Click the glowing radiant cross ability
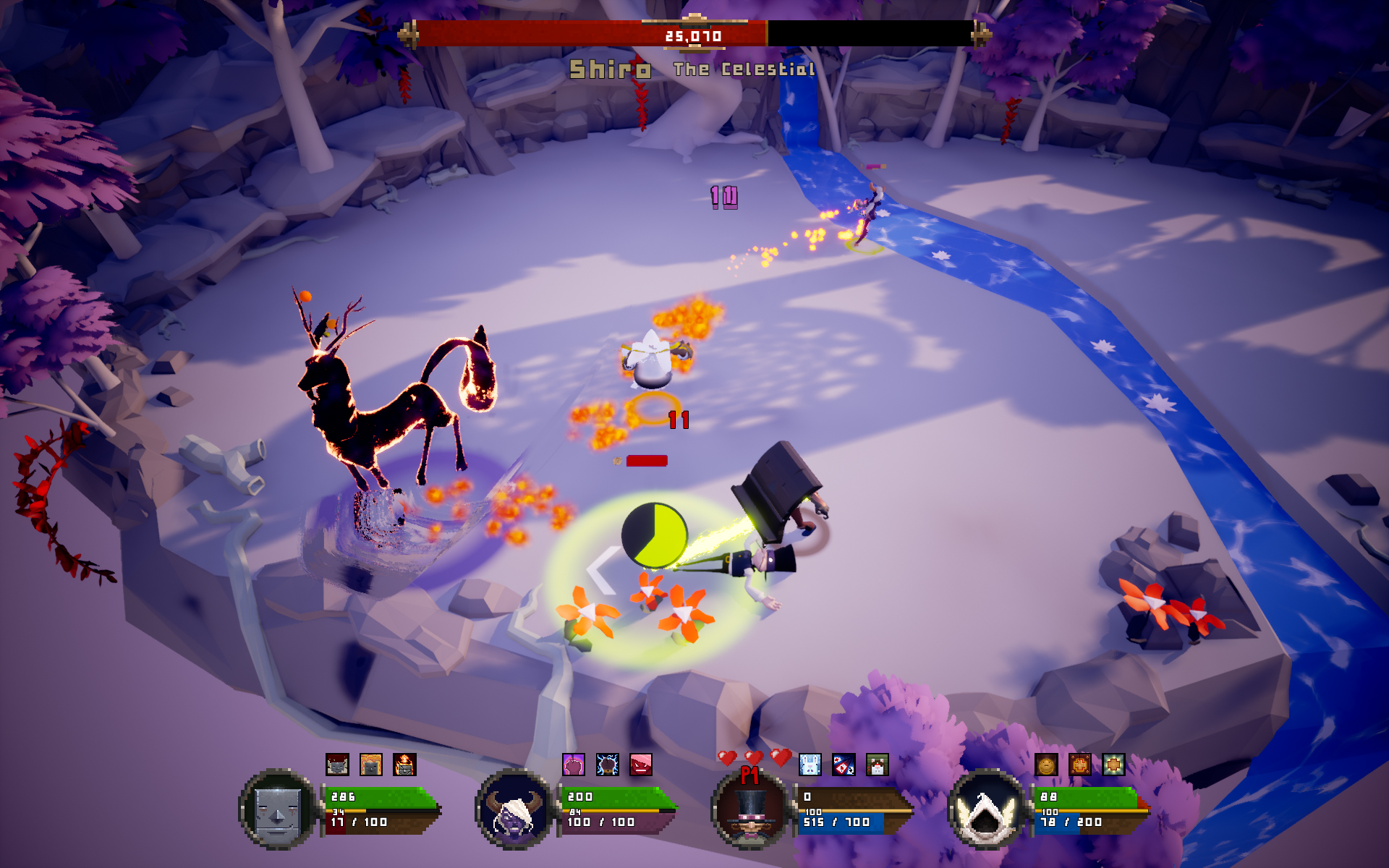The image size is (1389, 868). click(x=1113, y=765)
